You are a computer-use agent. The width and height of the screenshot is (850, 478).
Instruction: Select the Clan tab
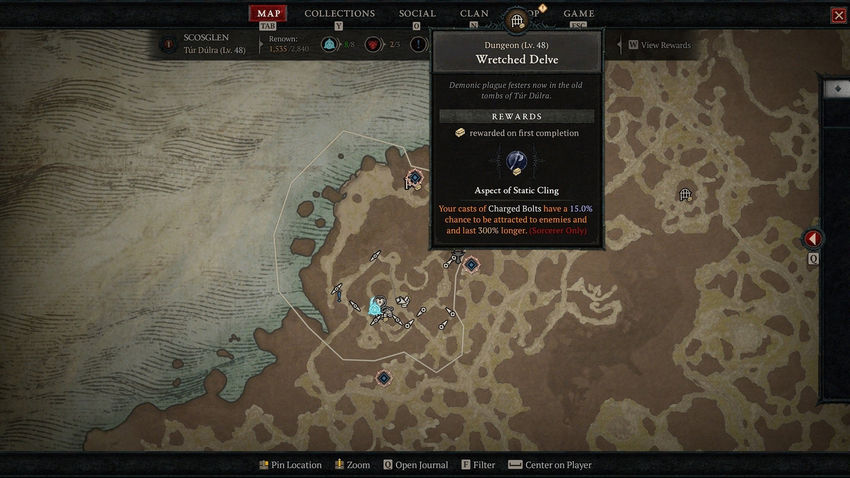point(474,14)
